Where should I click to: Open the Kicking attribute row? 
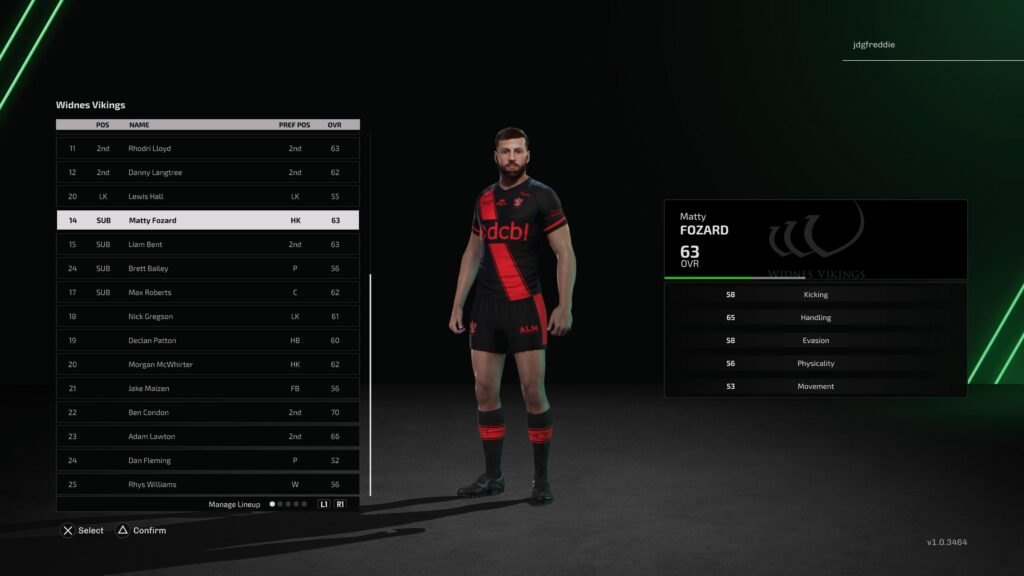click(x=815, y=295)
